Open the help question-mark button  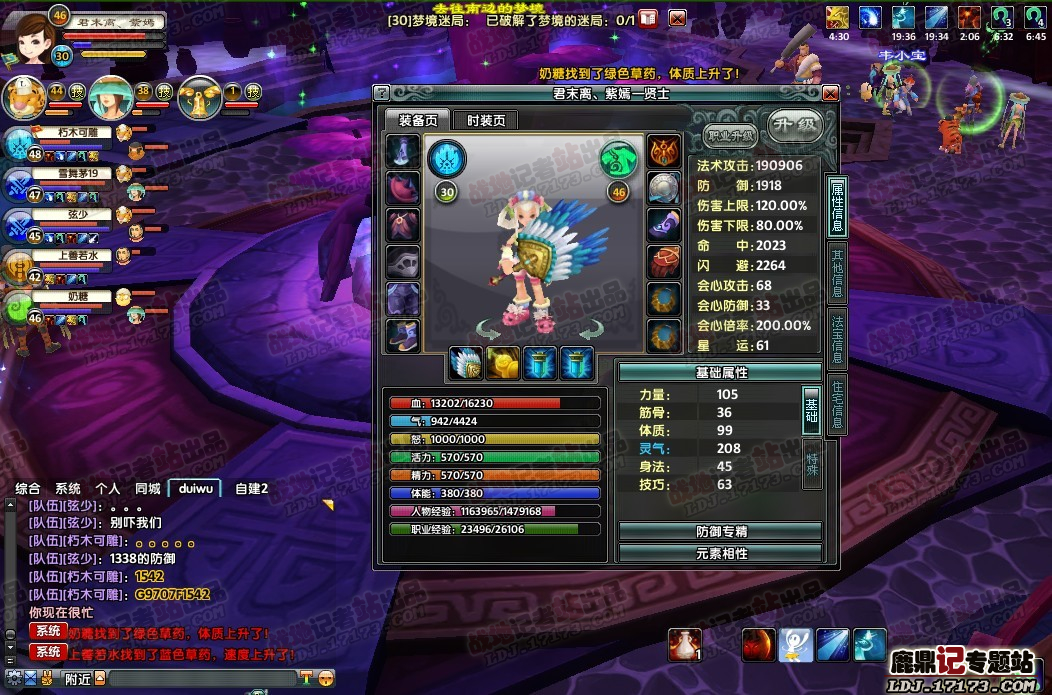[381, 93]
